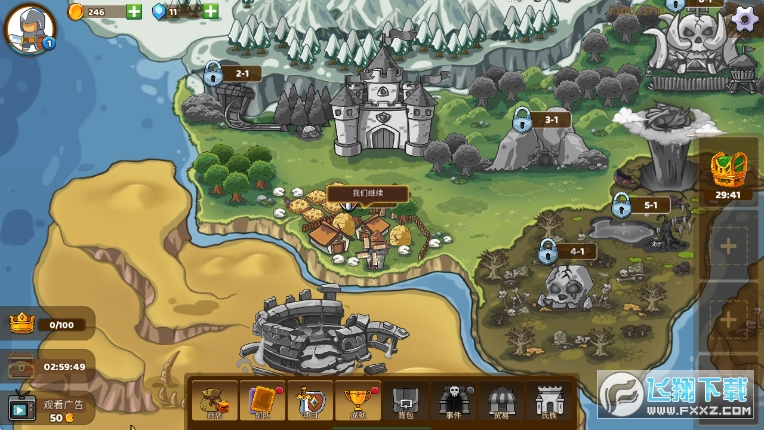Open the settings gear menu
This screenshot has width=764, height=430.
click(x=744, y=18)
